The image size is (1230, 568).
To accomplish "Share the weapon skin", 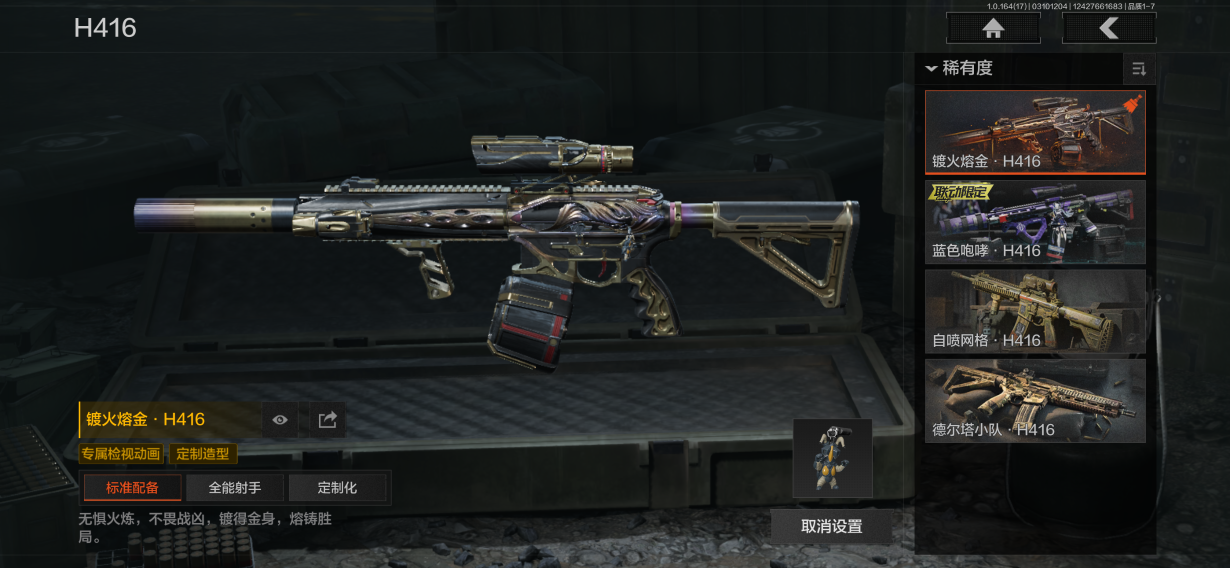I will coord(327,420).
